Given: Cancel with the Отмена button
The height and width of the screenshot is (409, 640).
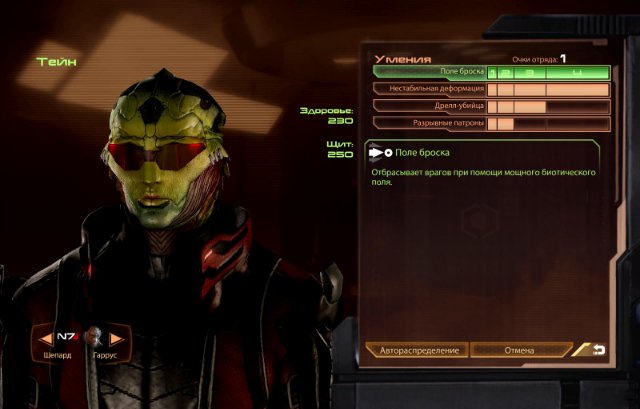Looking at the screenshot, I should (x=520, y=351).
